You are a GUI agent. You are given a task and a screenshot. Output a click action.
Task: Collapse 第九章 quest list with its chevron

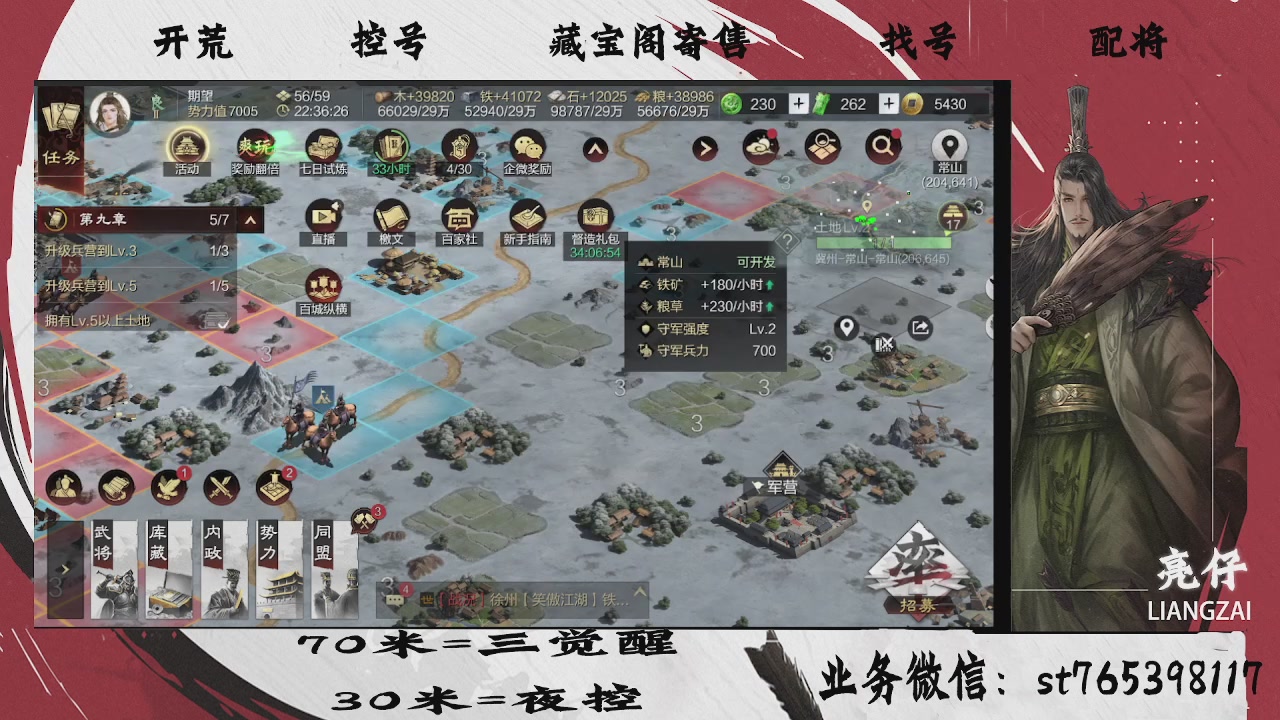(249, 218)
